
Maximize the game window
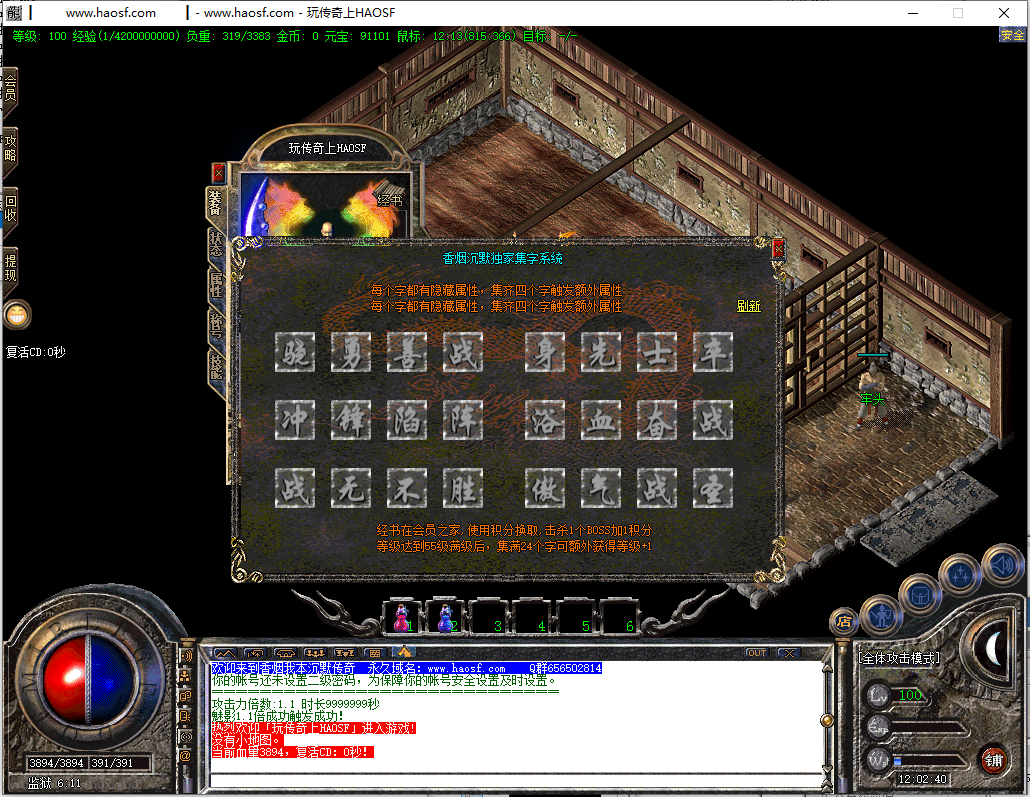click(957, 13)
